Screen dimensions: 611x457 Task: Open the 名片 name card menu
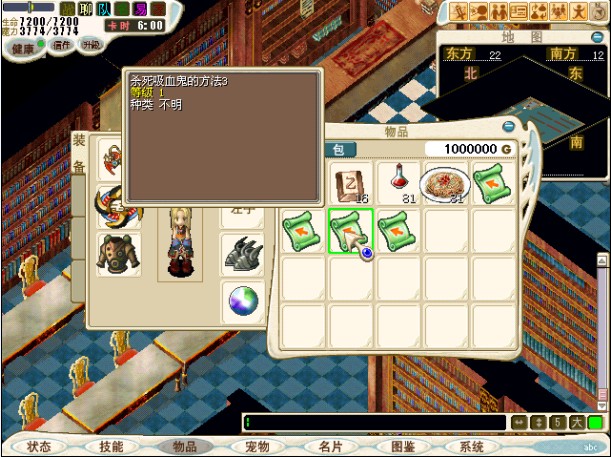(330, 447)
